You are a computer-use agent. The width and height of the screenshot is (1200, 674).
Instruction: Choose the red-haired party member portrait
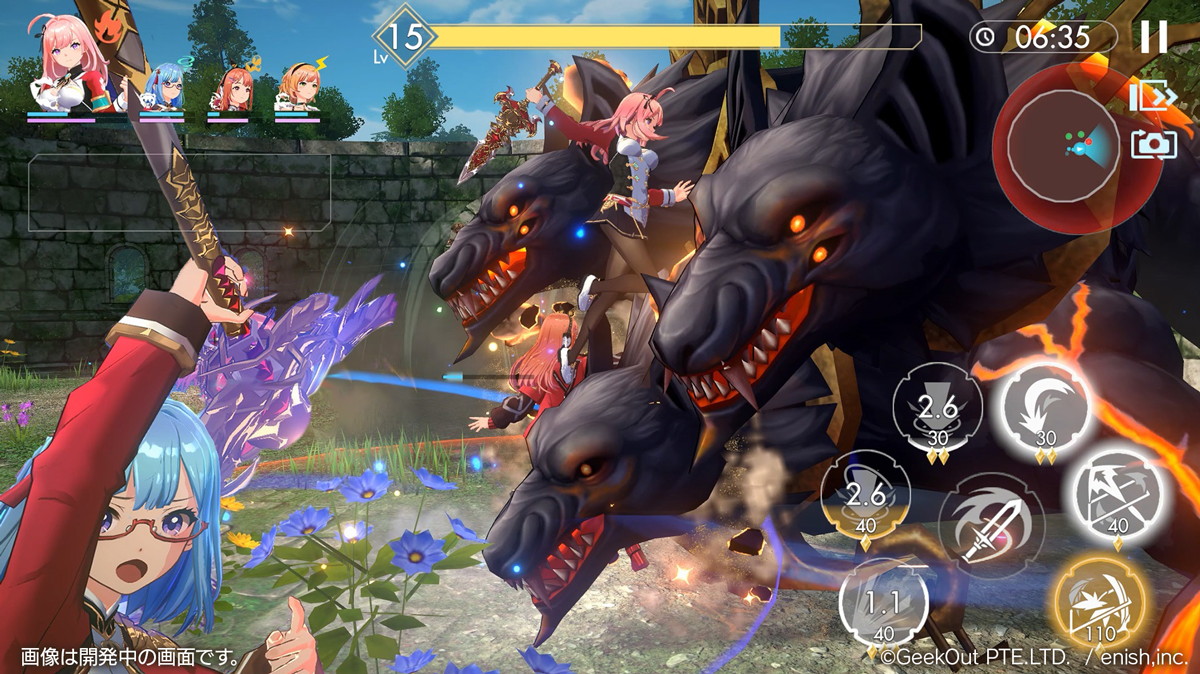[229, 88]
